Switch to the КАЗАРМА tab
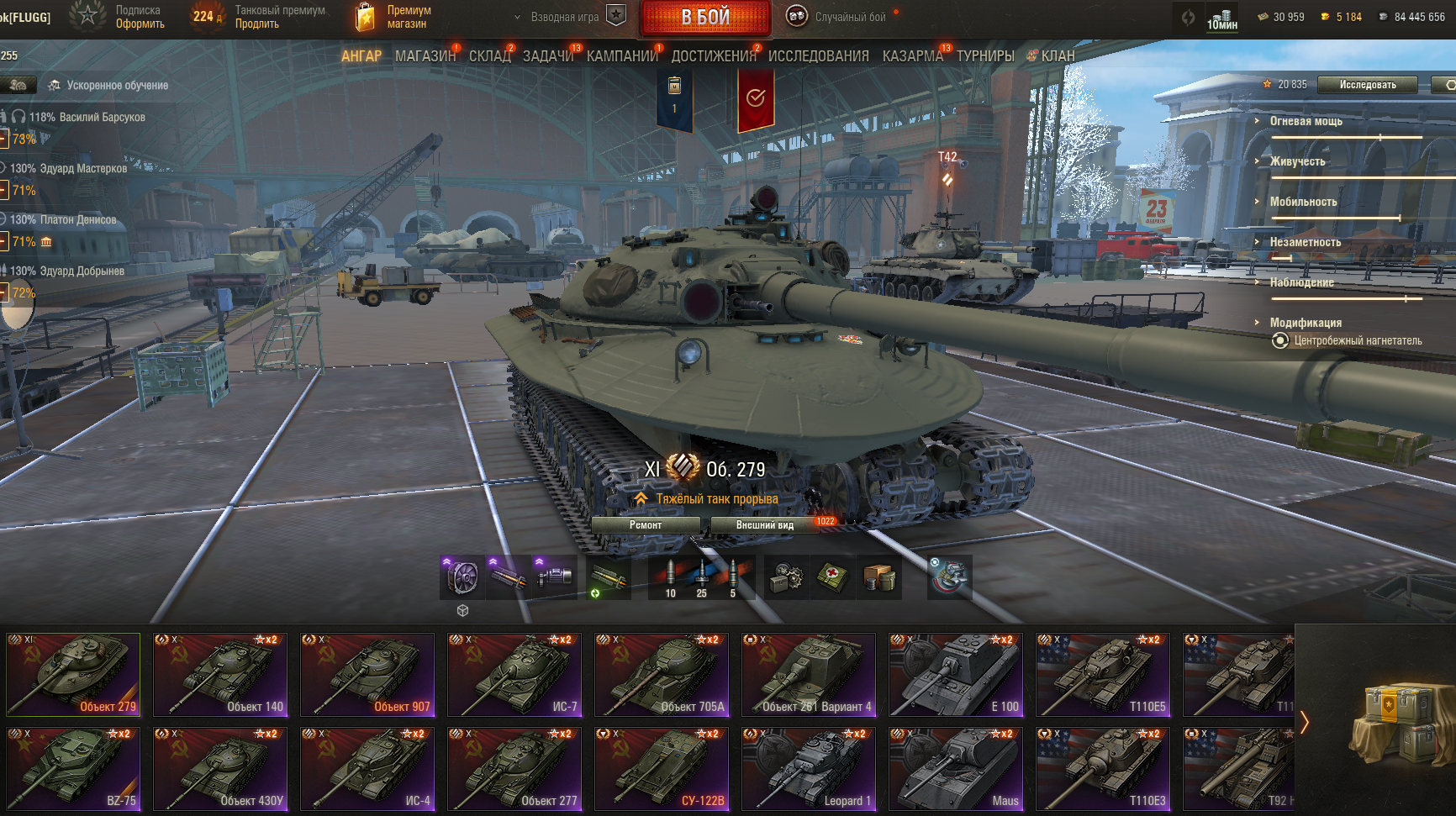This screenshot has width=1456, height=816. click(912, 56)
